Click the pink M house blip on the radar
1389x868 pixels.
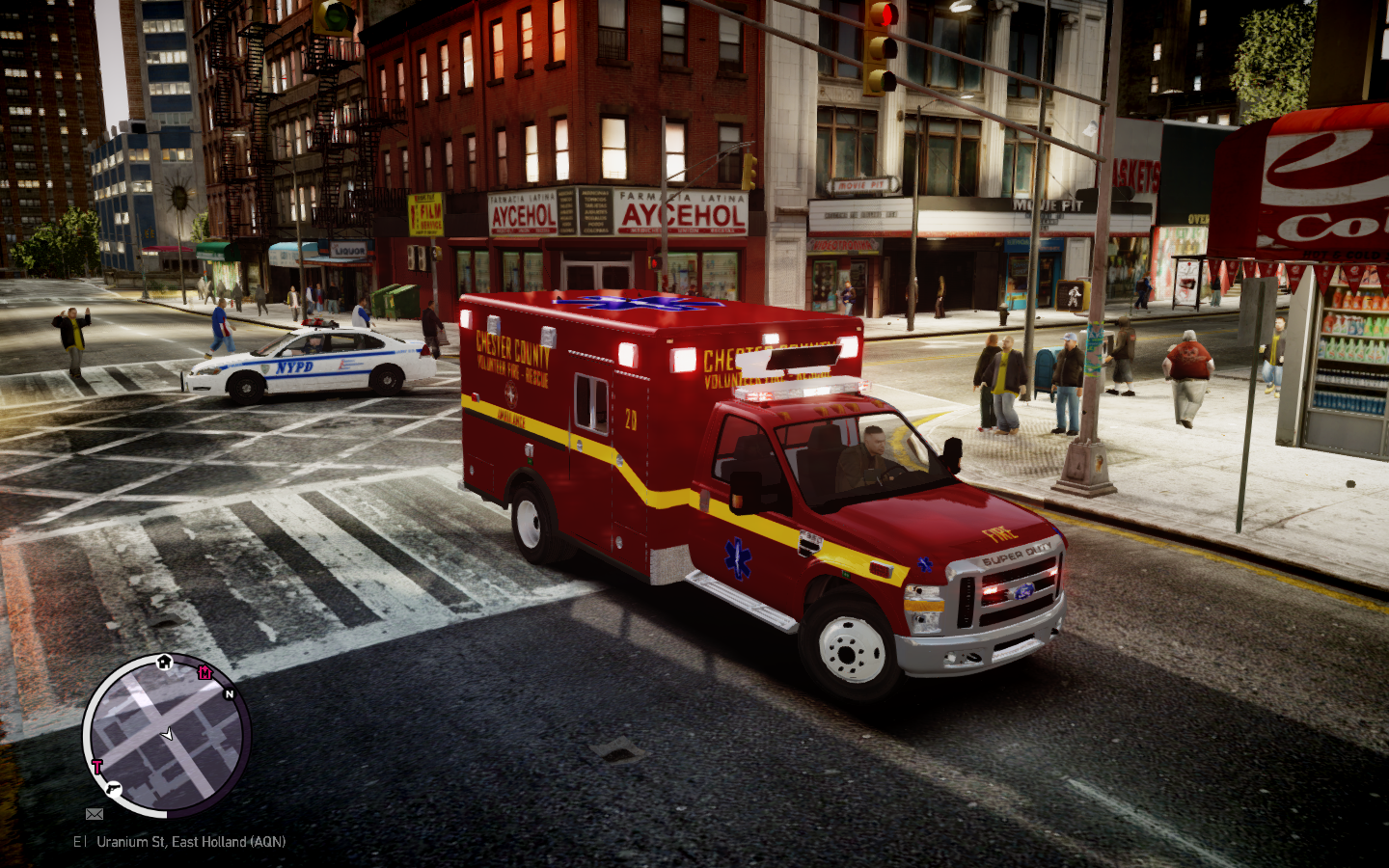pyautogui.click(x=204, y=672)
